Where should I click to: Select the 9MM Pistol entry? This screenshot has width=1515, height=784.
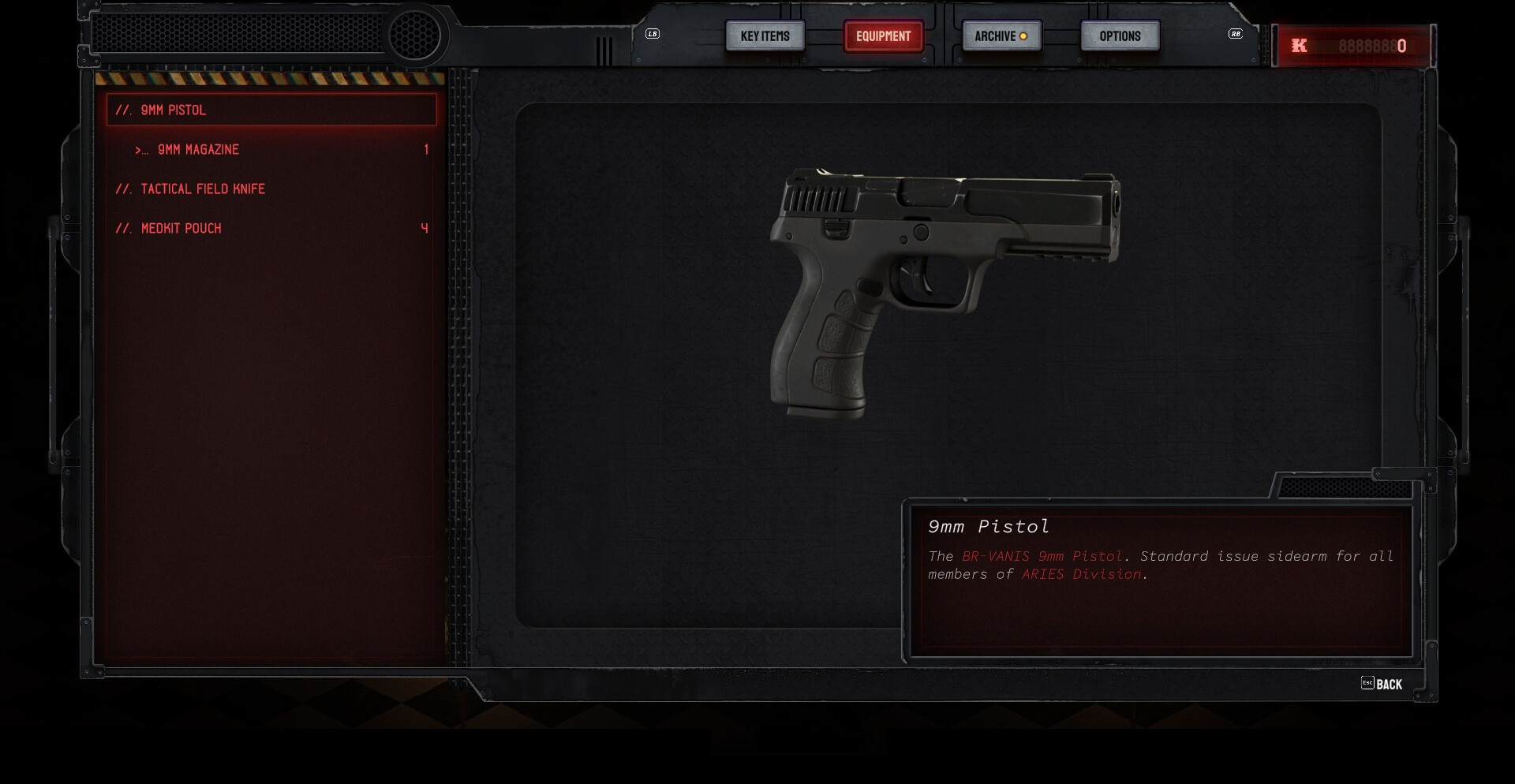tap(271, 110)
